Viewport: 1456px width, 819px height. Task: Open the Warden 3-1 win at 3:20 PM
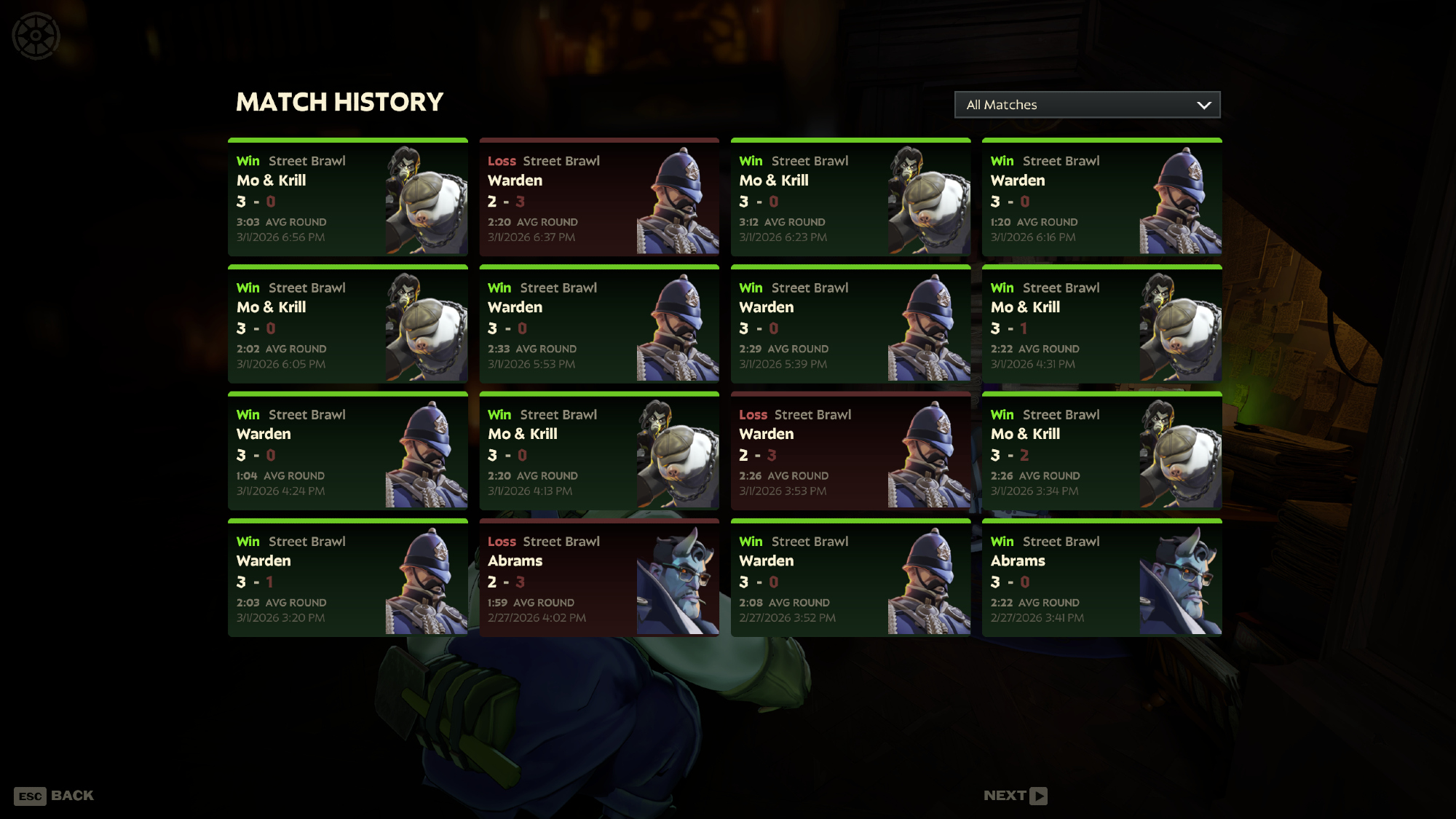348,578
